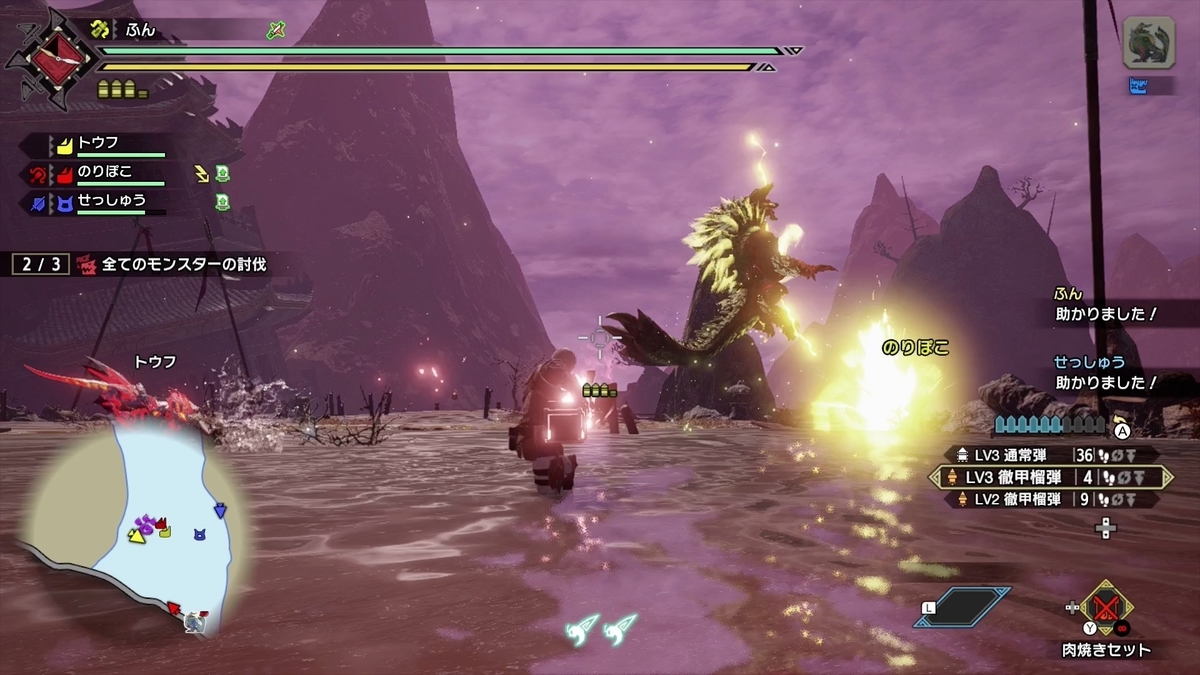Select party member トウフ in the list

(x=100, y=144)
